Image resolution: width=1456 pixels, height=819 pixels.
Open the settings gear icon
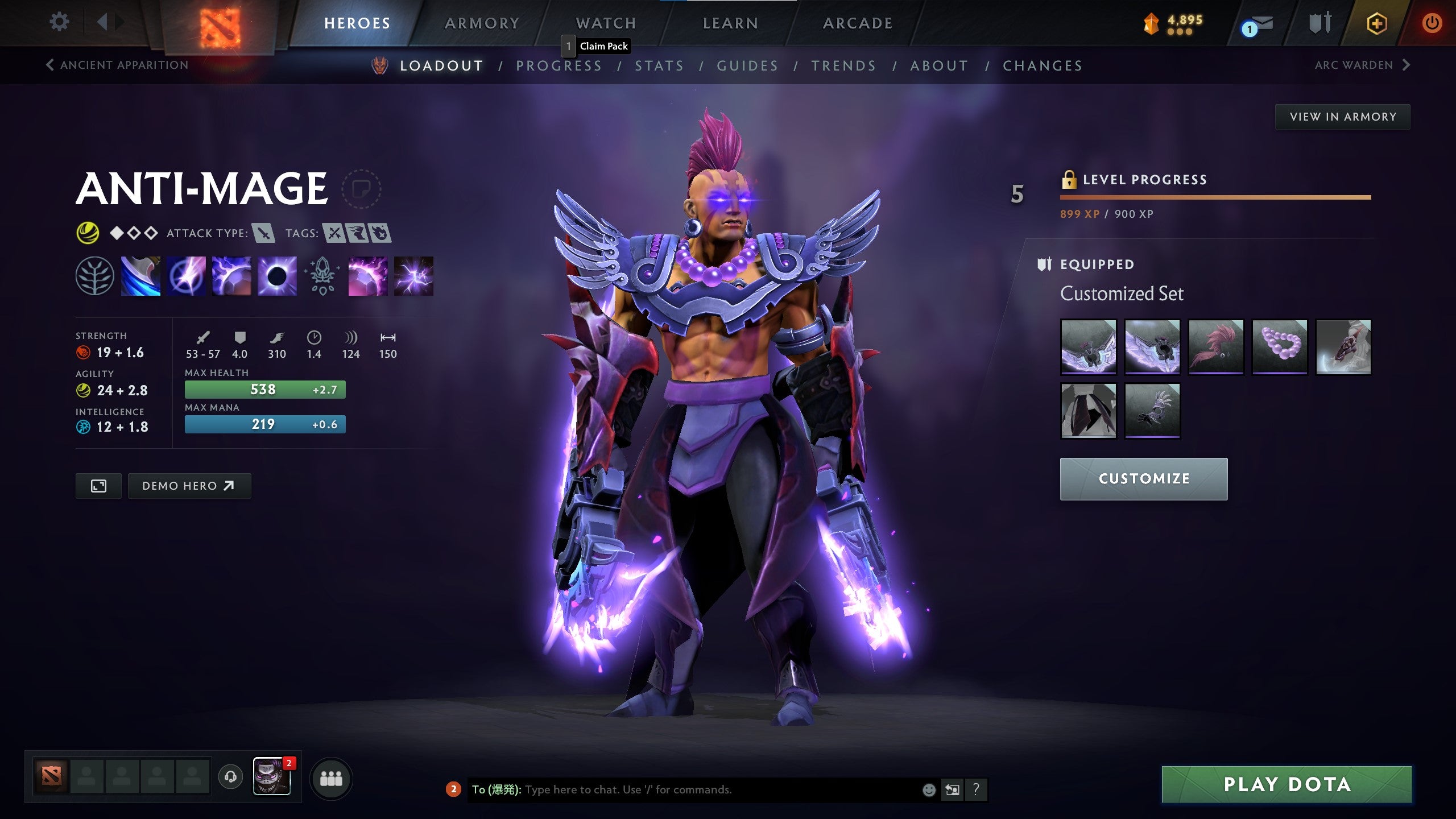pos(59,22)
